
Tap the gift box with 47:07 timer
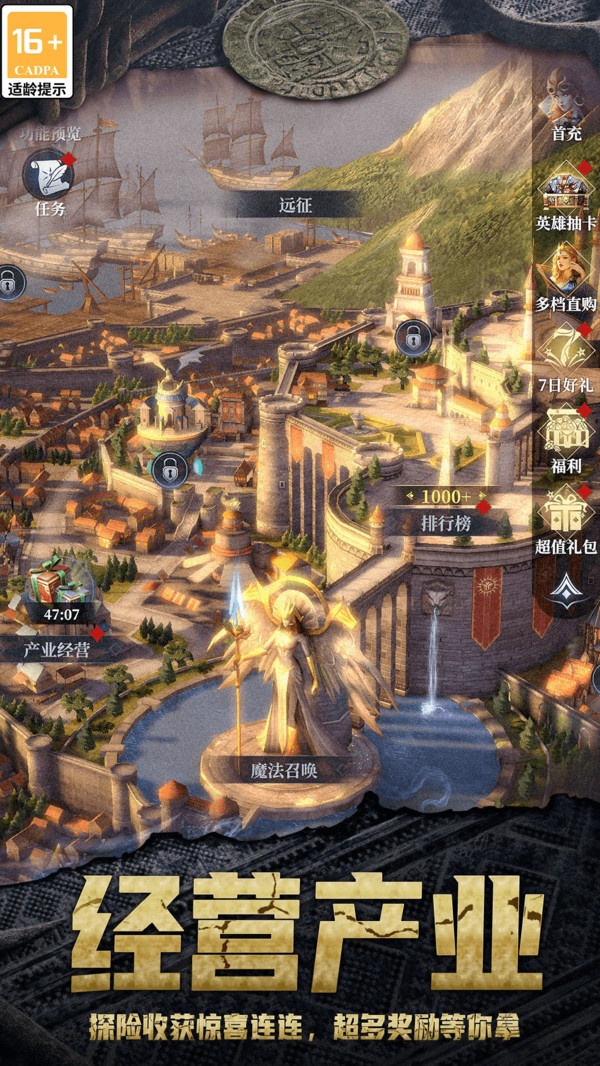click(55, 590)
